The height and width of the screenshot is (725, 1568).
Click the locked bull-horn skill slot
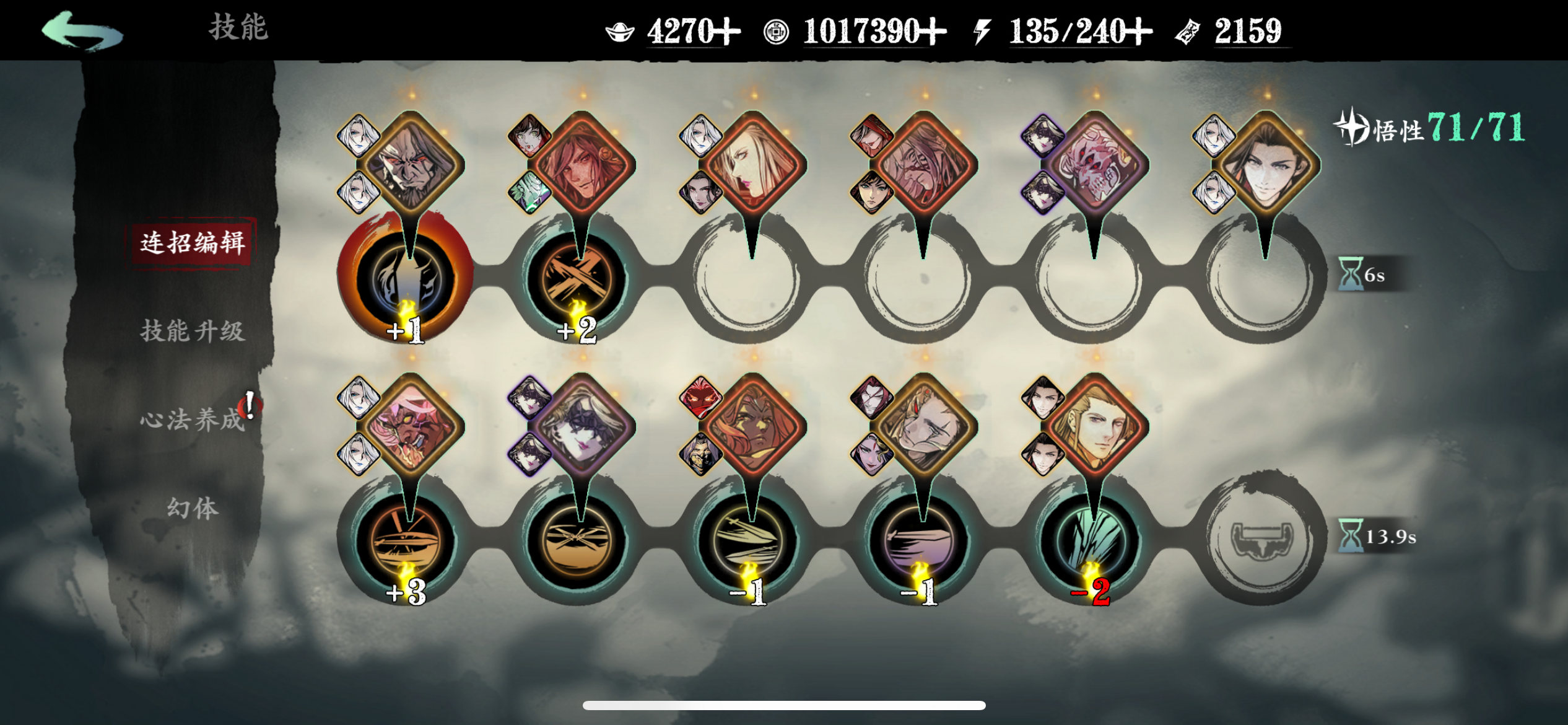[1262, 539]
